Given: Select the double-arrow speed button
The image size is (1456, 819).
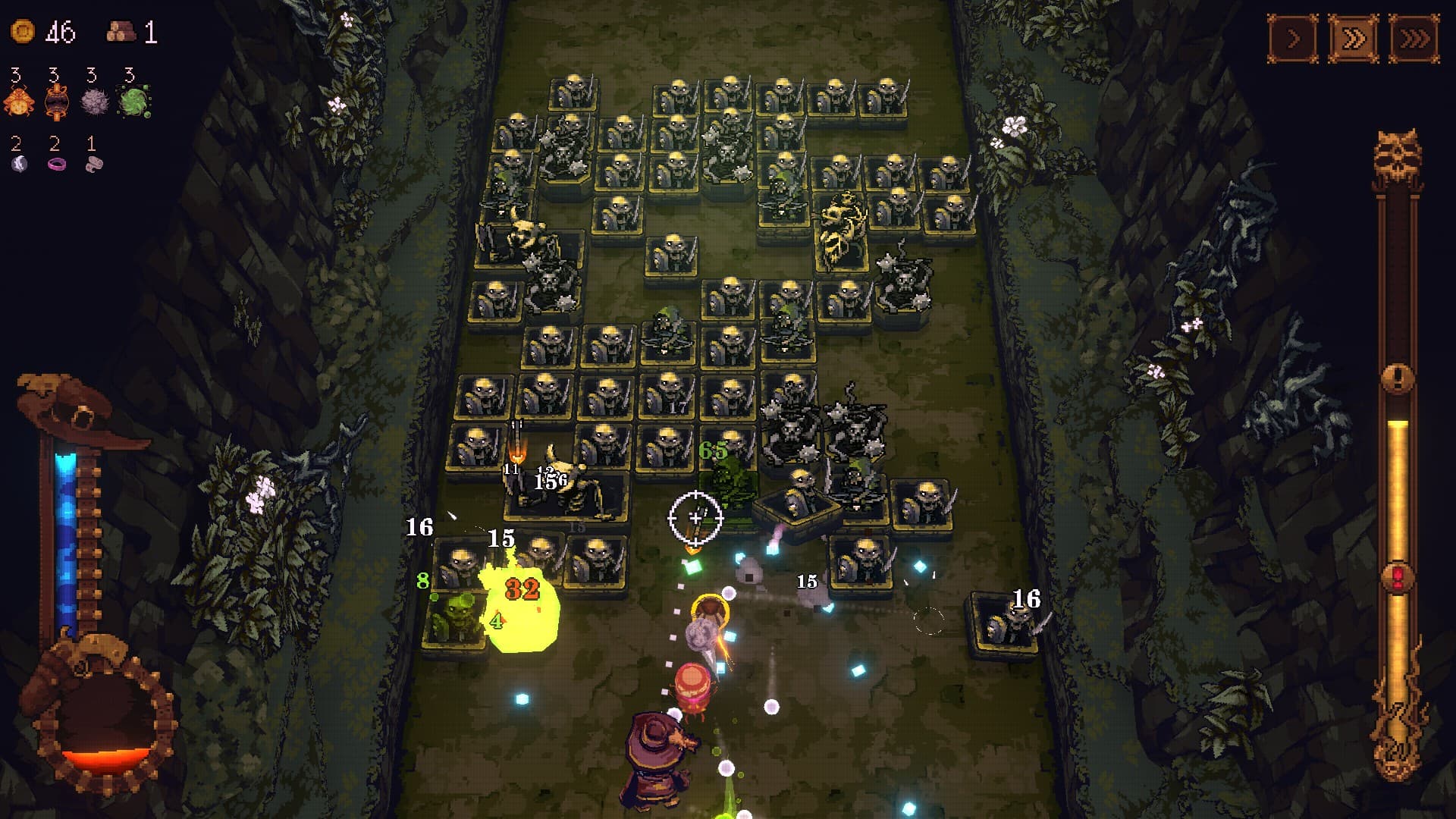Looking at the screenshot, I should coord(1354,38).
